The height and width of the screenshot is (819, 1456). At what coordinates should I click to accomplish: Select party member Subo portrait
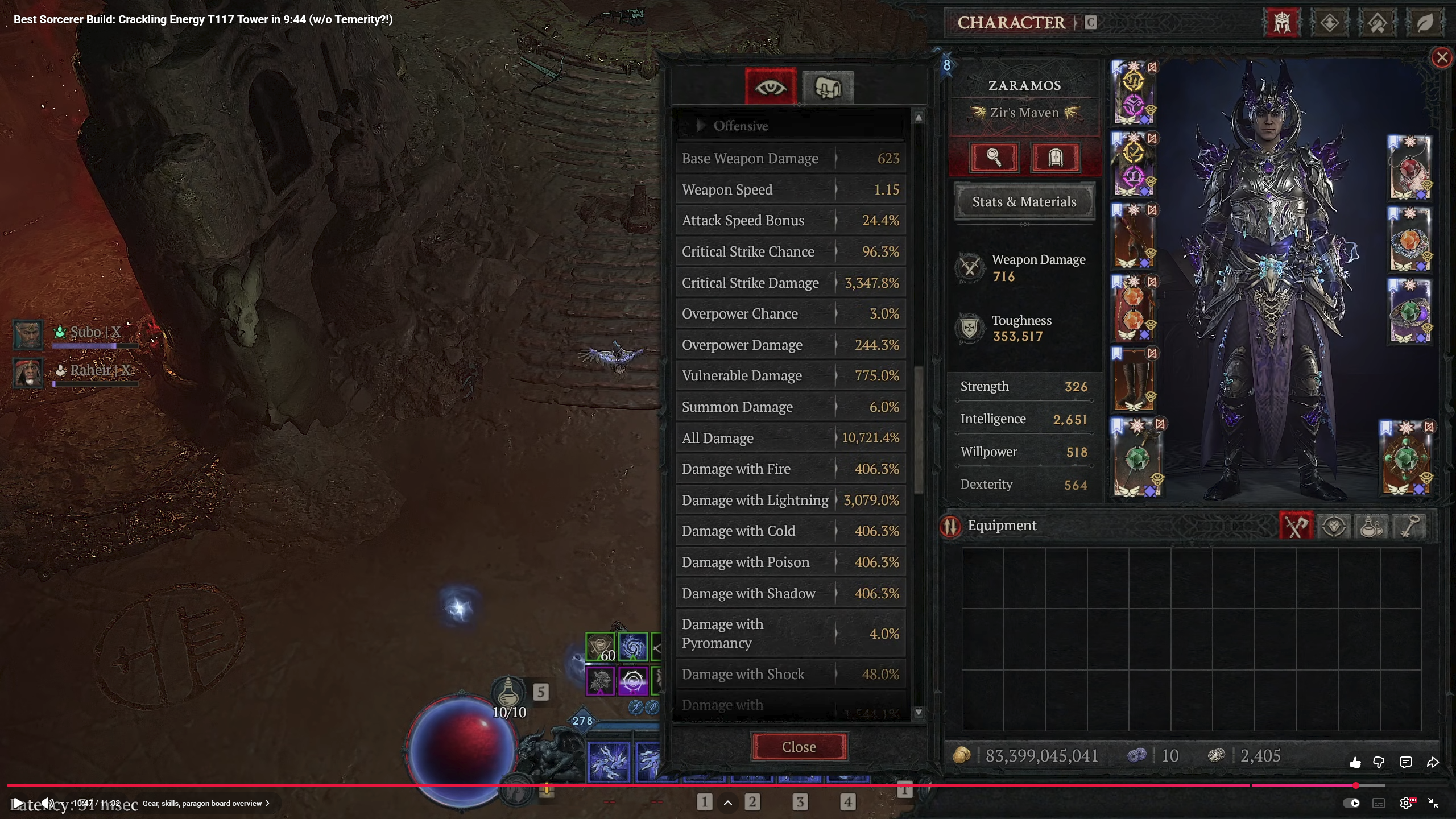point(27,334)
